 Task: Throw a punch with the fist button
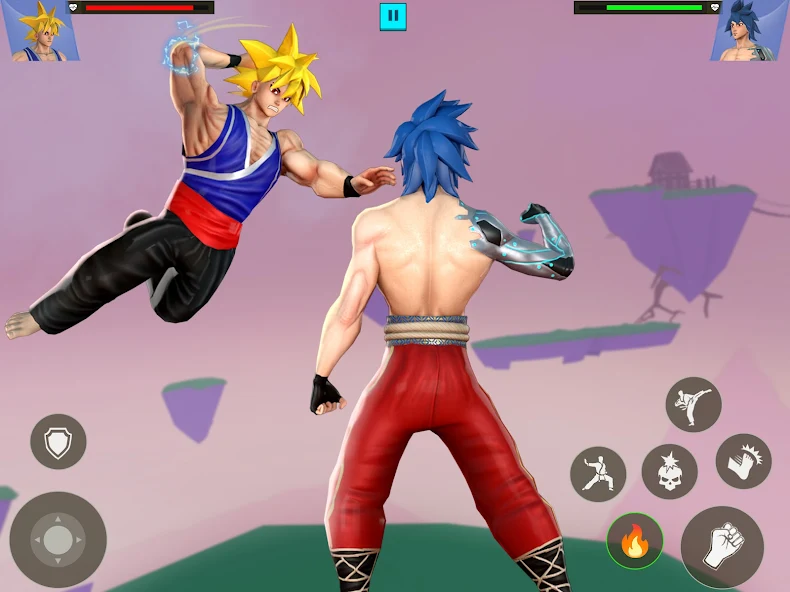[722, 546]
